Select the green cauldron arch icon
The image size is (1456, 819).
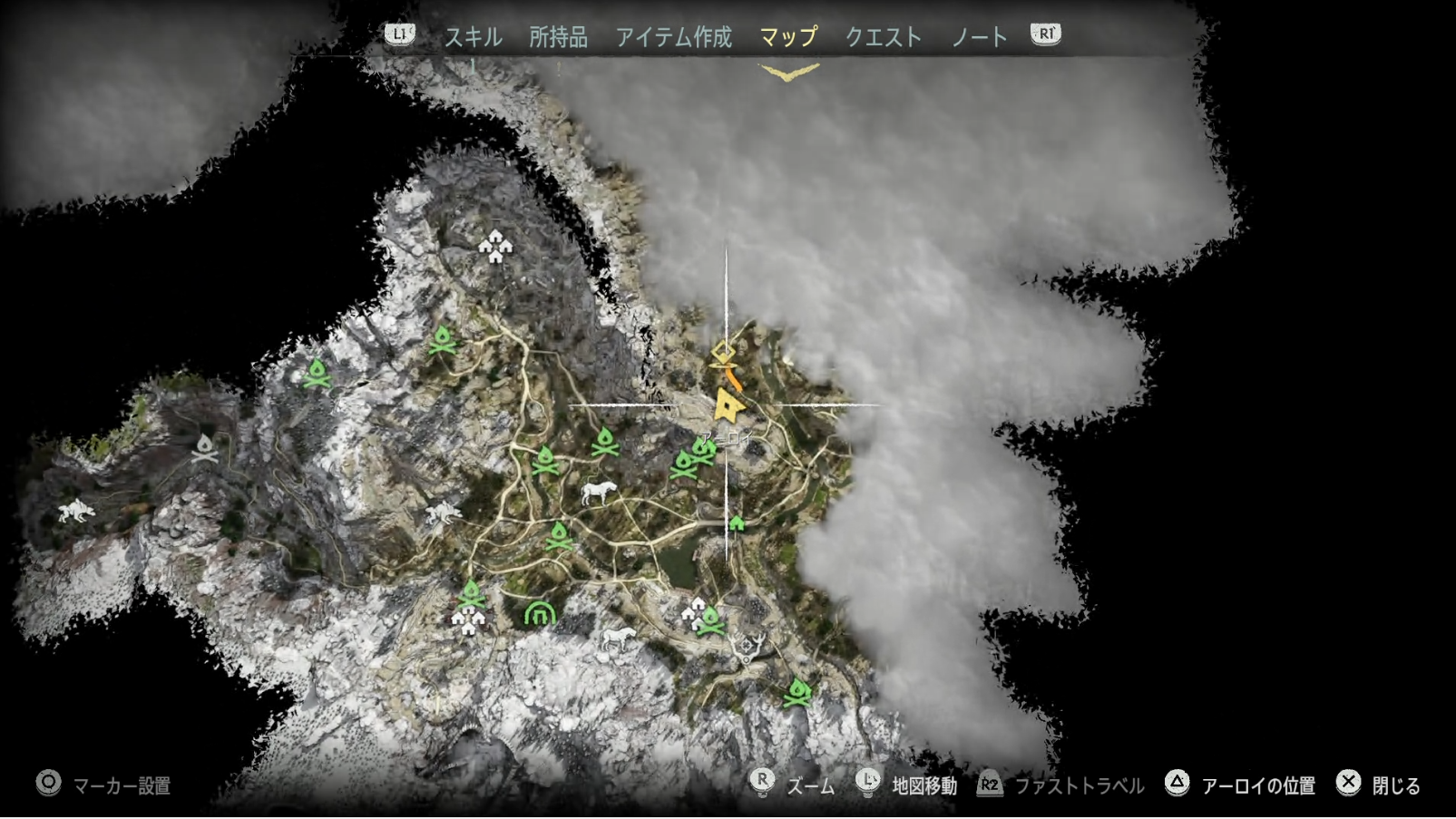pyautogui.click(x=540, y=614)
